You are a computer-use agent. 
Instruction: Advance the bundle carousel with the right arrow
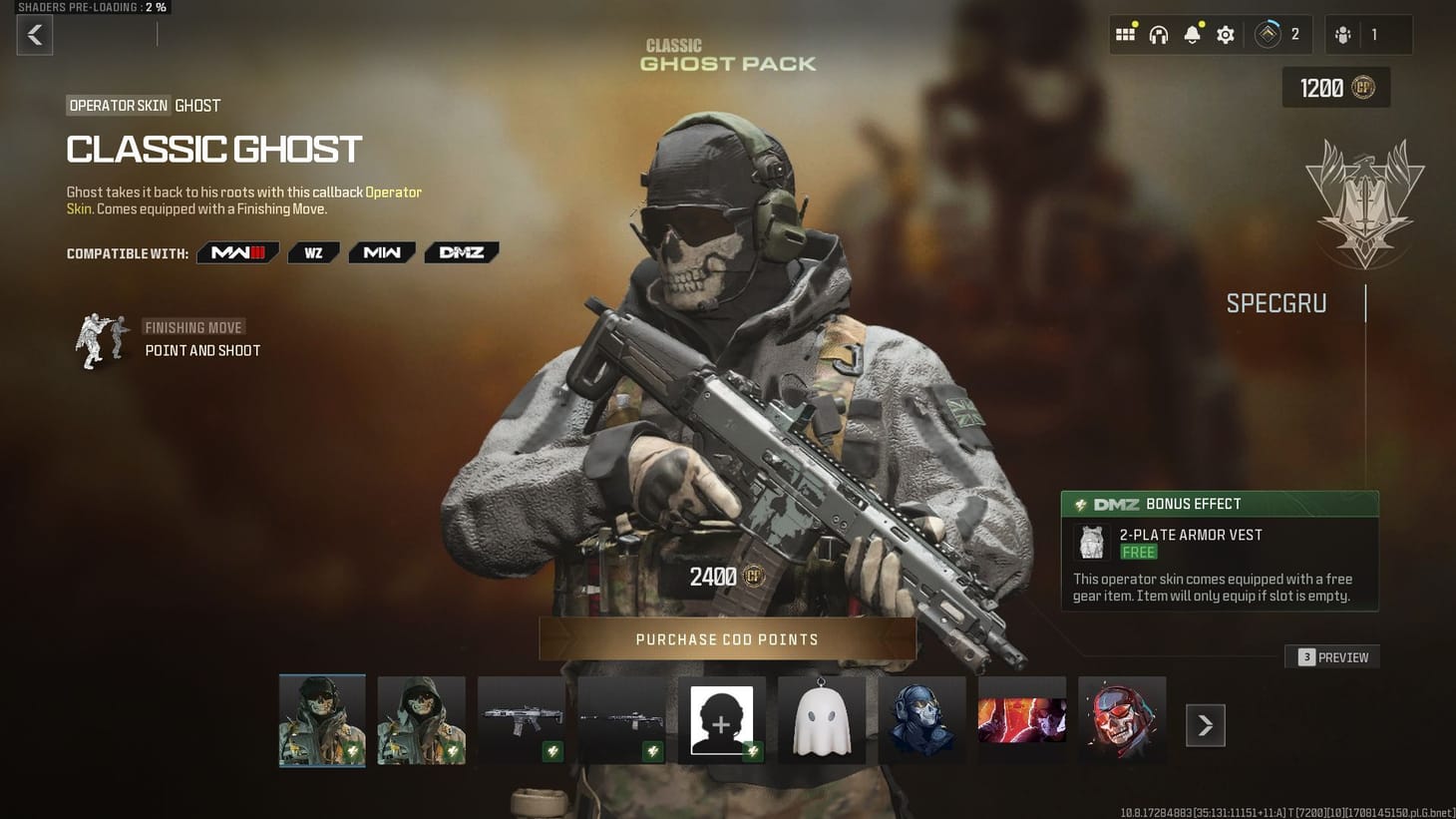tap(1205, 725)
